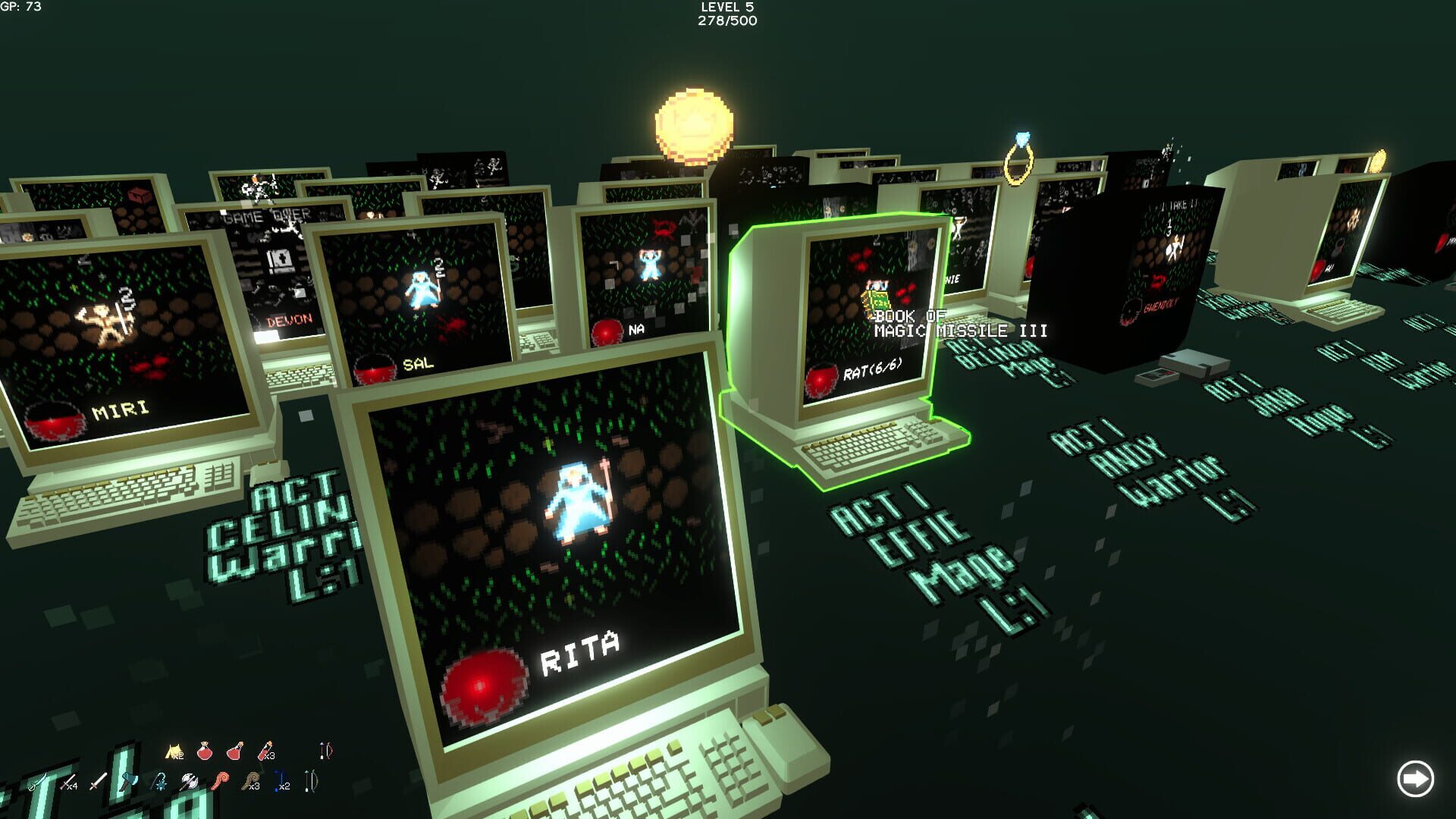Click the morning star flail icon

point(158,781)
